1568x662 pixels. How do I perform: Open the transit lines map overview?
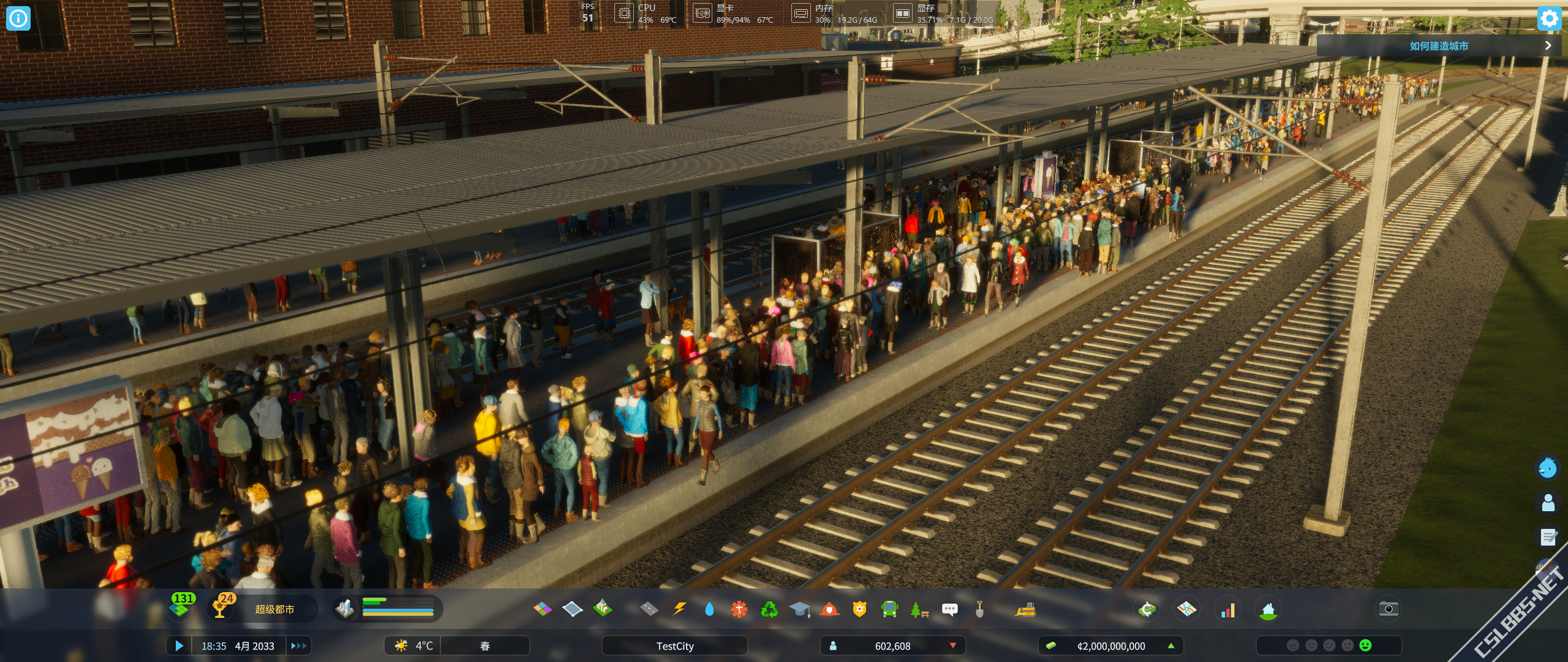coord(1186,609)
